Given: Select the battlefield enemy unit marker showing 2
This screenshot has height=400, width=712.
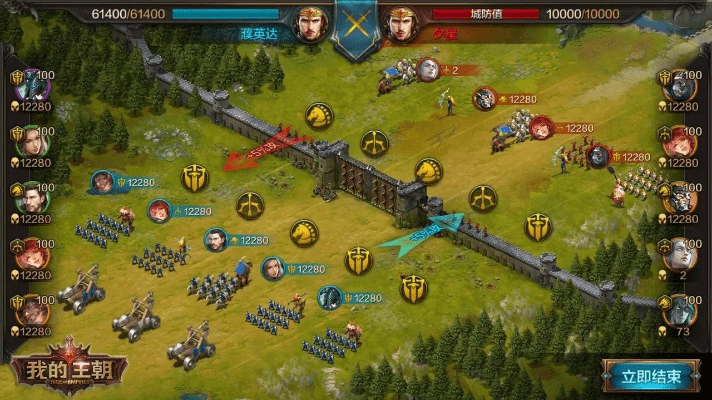Looking at the screenshot, I should click(428, 69).
